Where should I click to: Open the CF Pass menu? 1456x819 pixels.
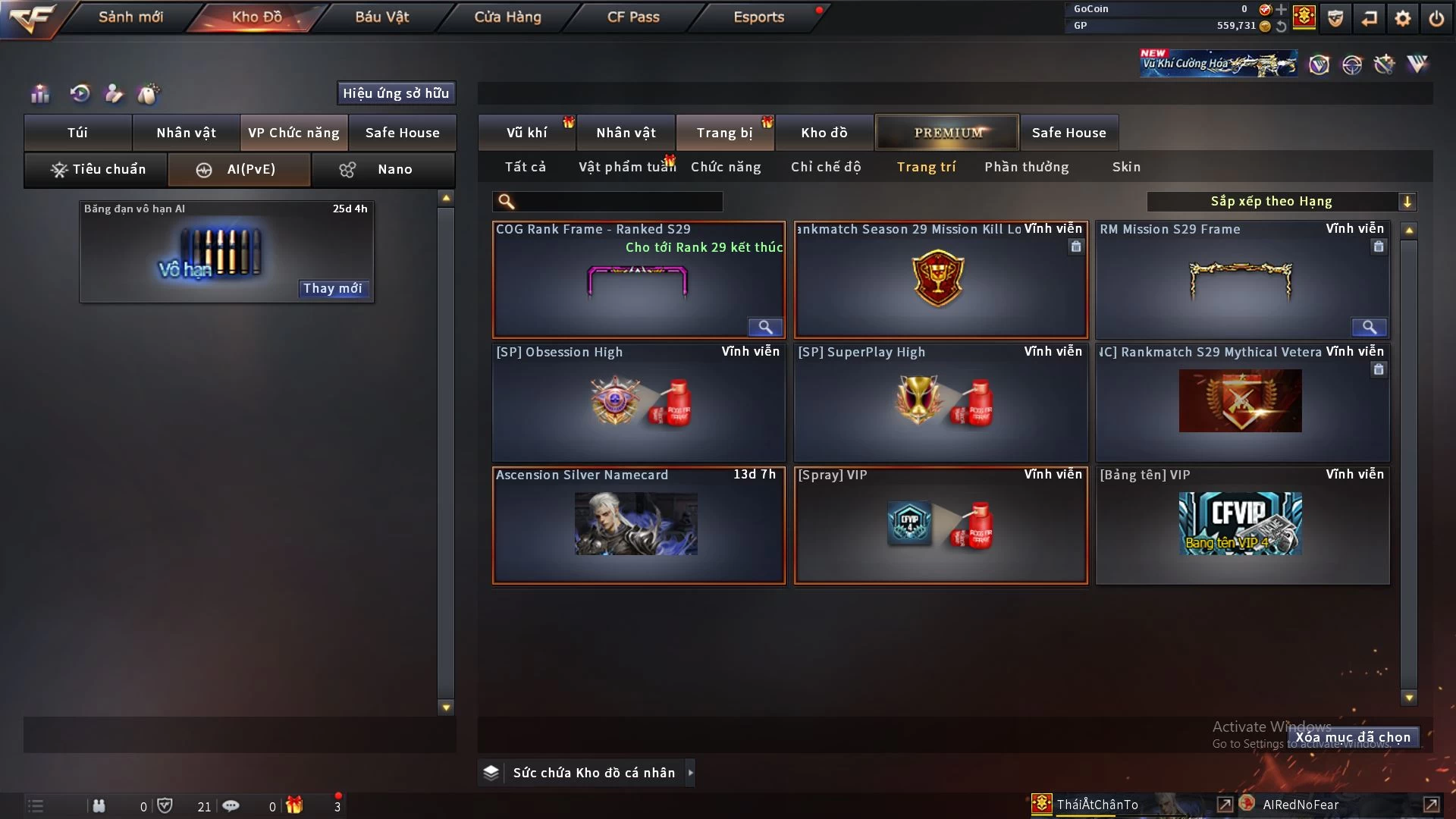633,17
